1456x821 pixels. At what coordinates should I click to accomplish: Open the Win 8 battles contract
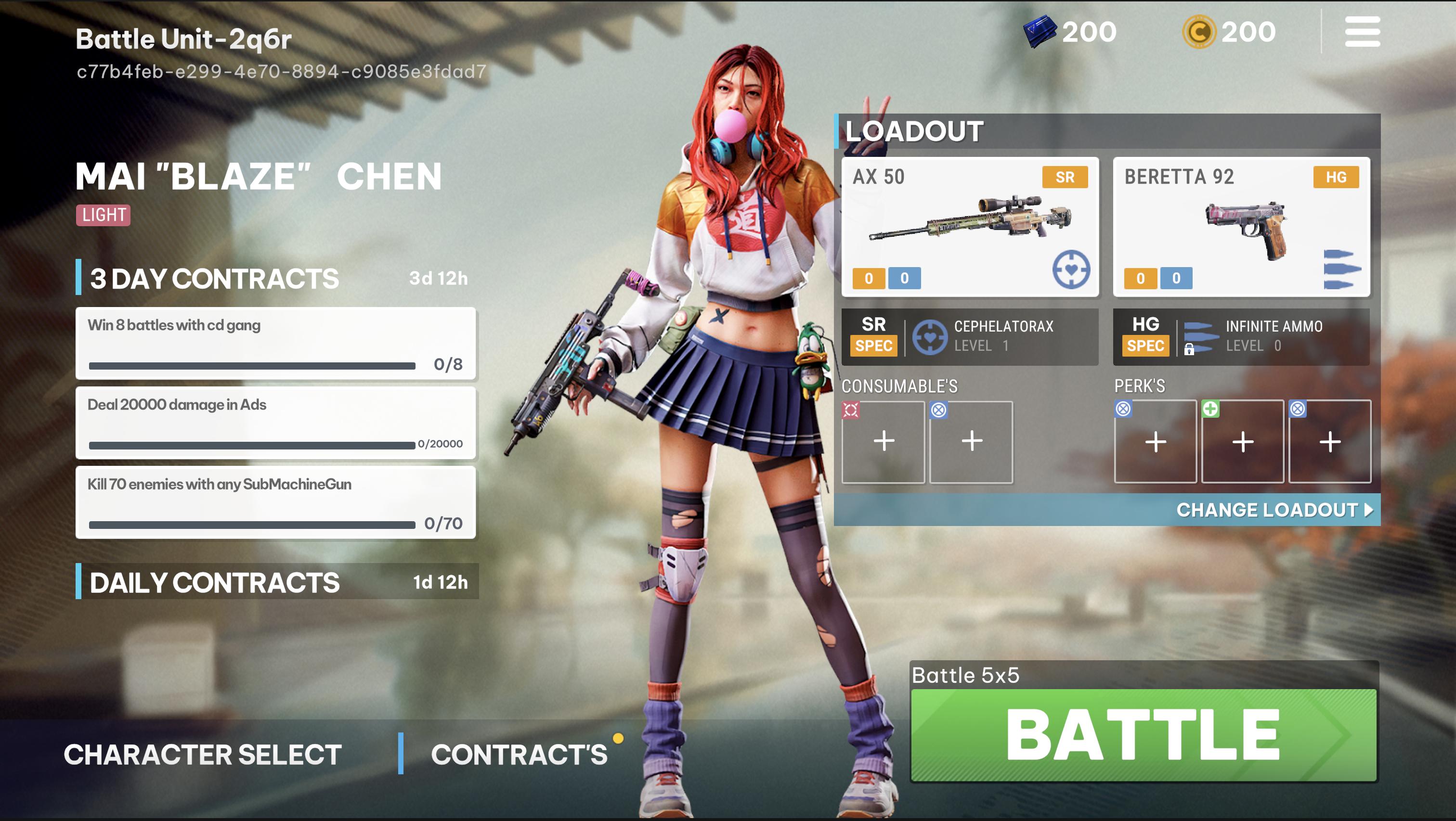pyautogui.click(x=276, y=343)
